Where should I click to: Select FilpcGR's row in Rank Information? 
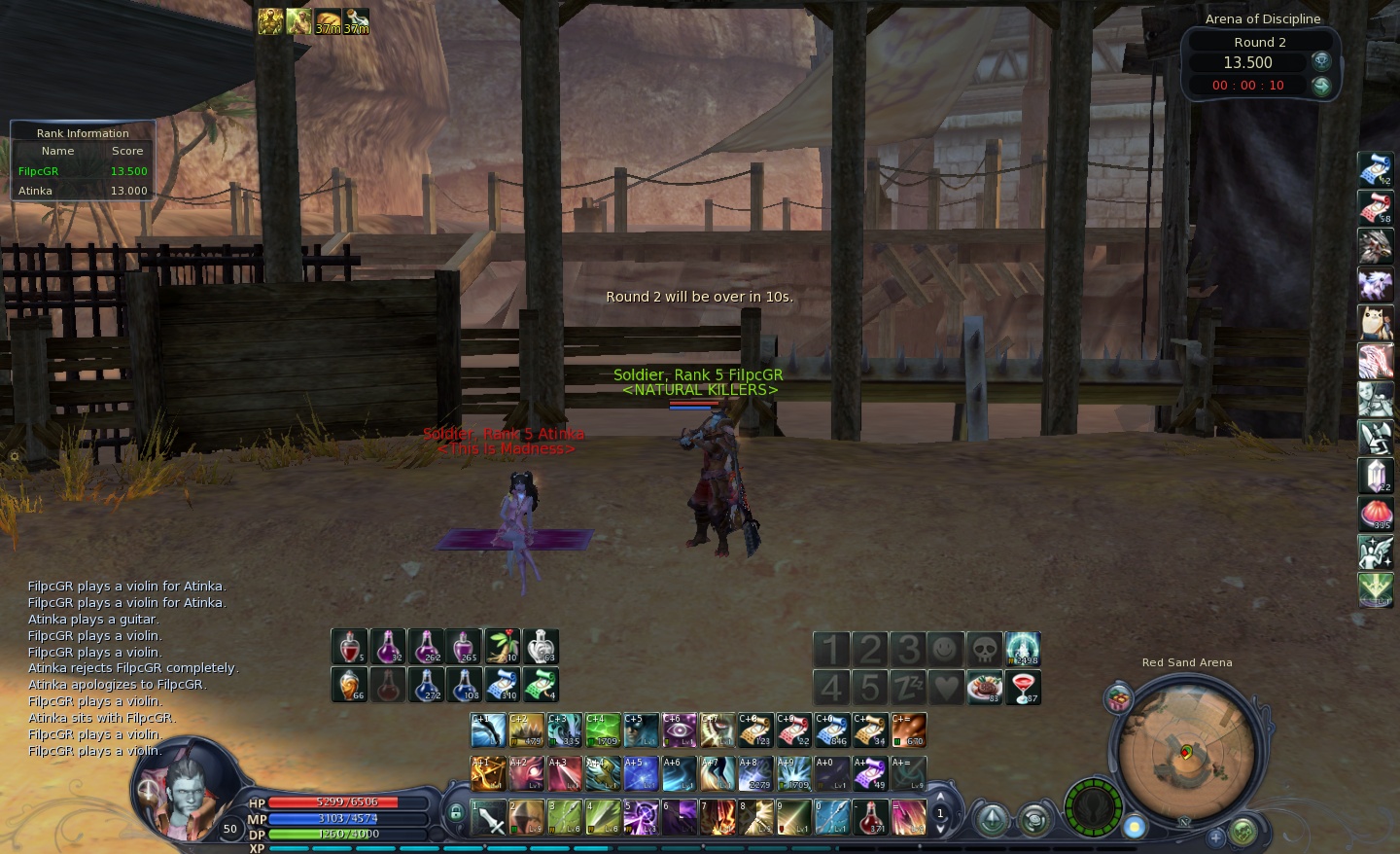83,171
